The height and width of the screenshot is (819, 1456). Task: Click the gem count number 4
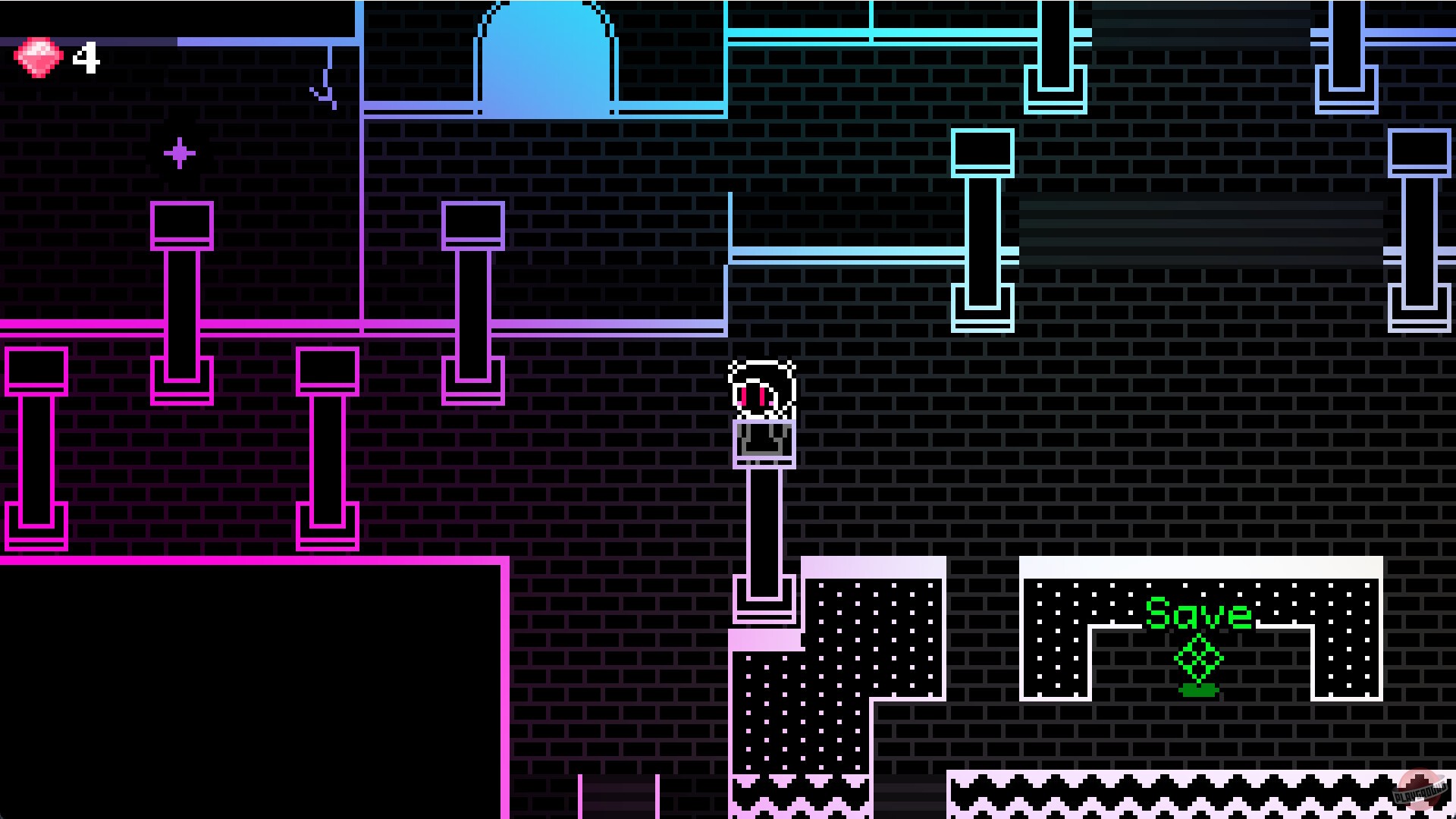coord(86,55)
